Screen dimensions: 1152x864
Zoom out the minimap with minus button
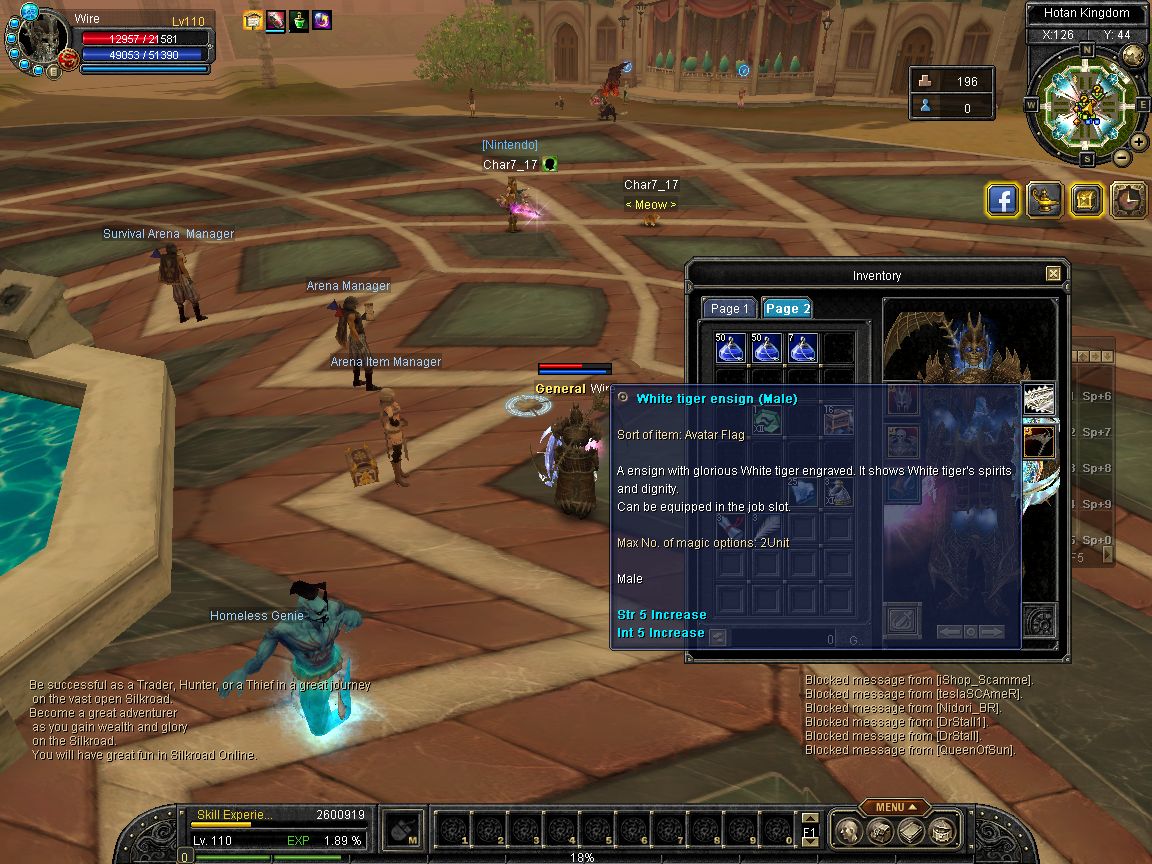point(1121,157)
